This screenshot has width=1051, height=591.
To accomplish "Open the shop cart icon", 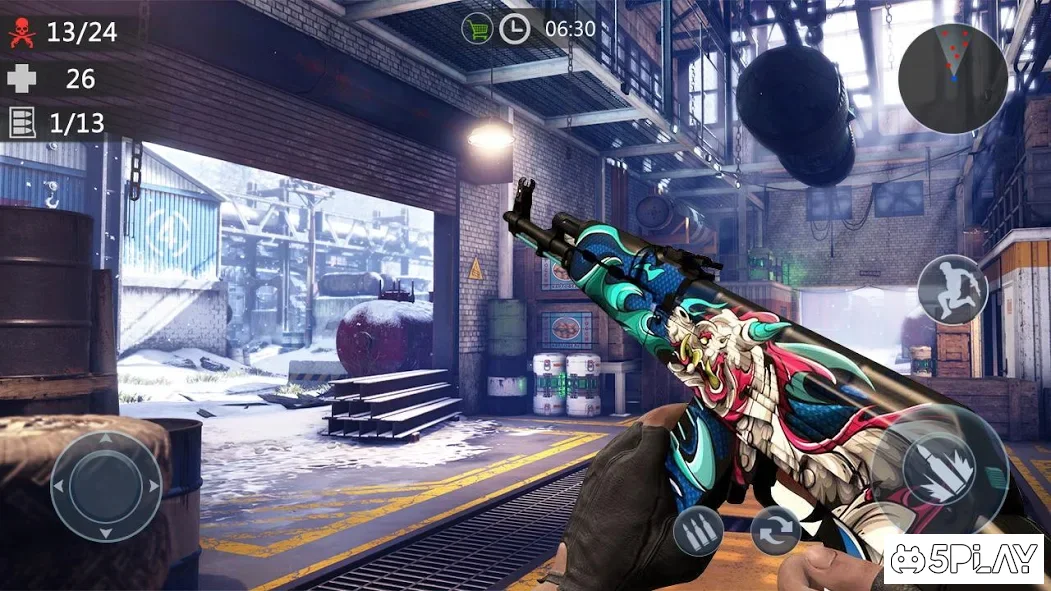I will (x=477, y=28).
